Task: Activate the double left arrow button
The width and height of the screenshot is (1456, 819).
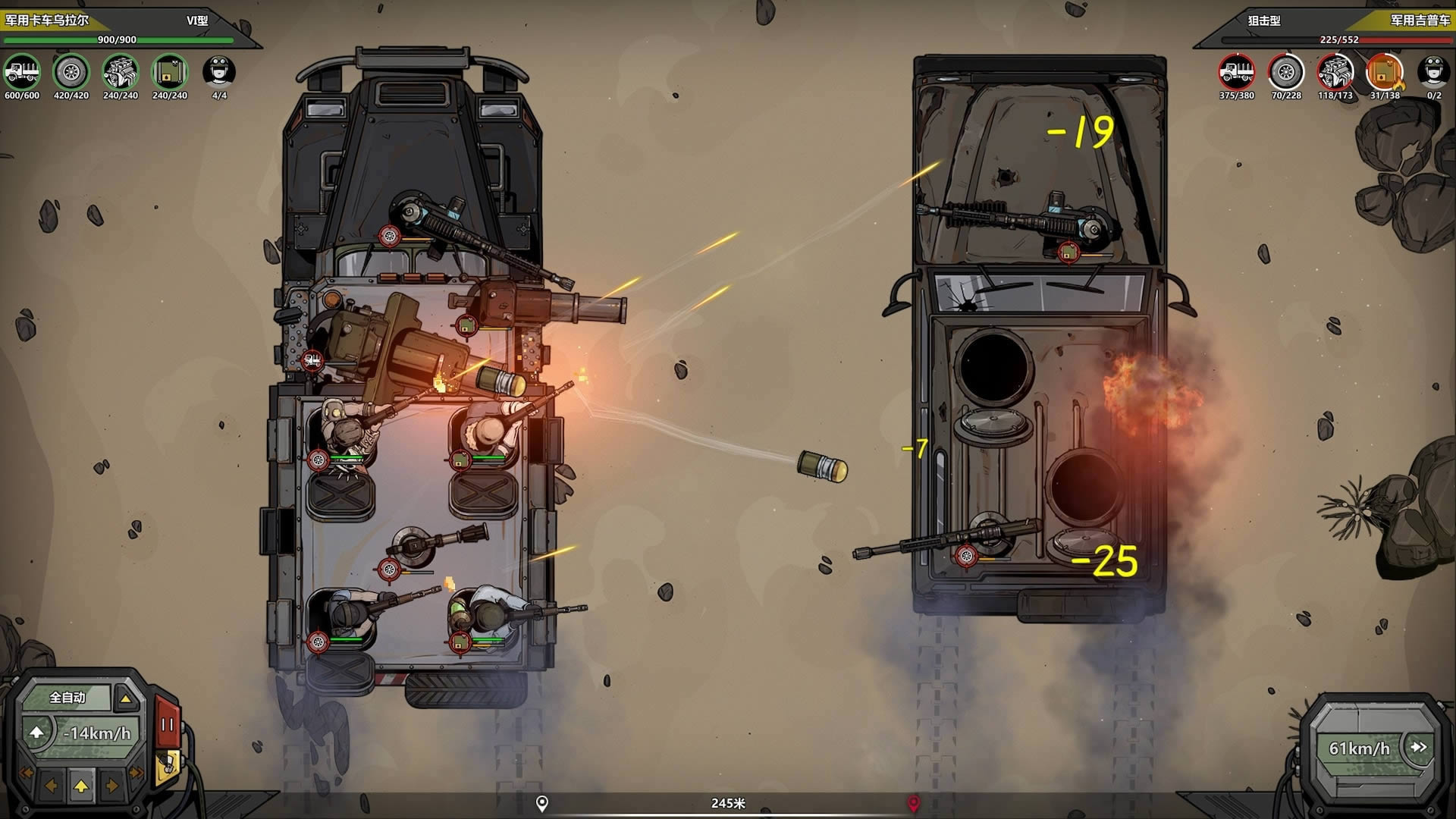Action: click(26, 773)
